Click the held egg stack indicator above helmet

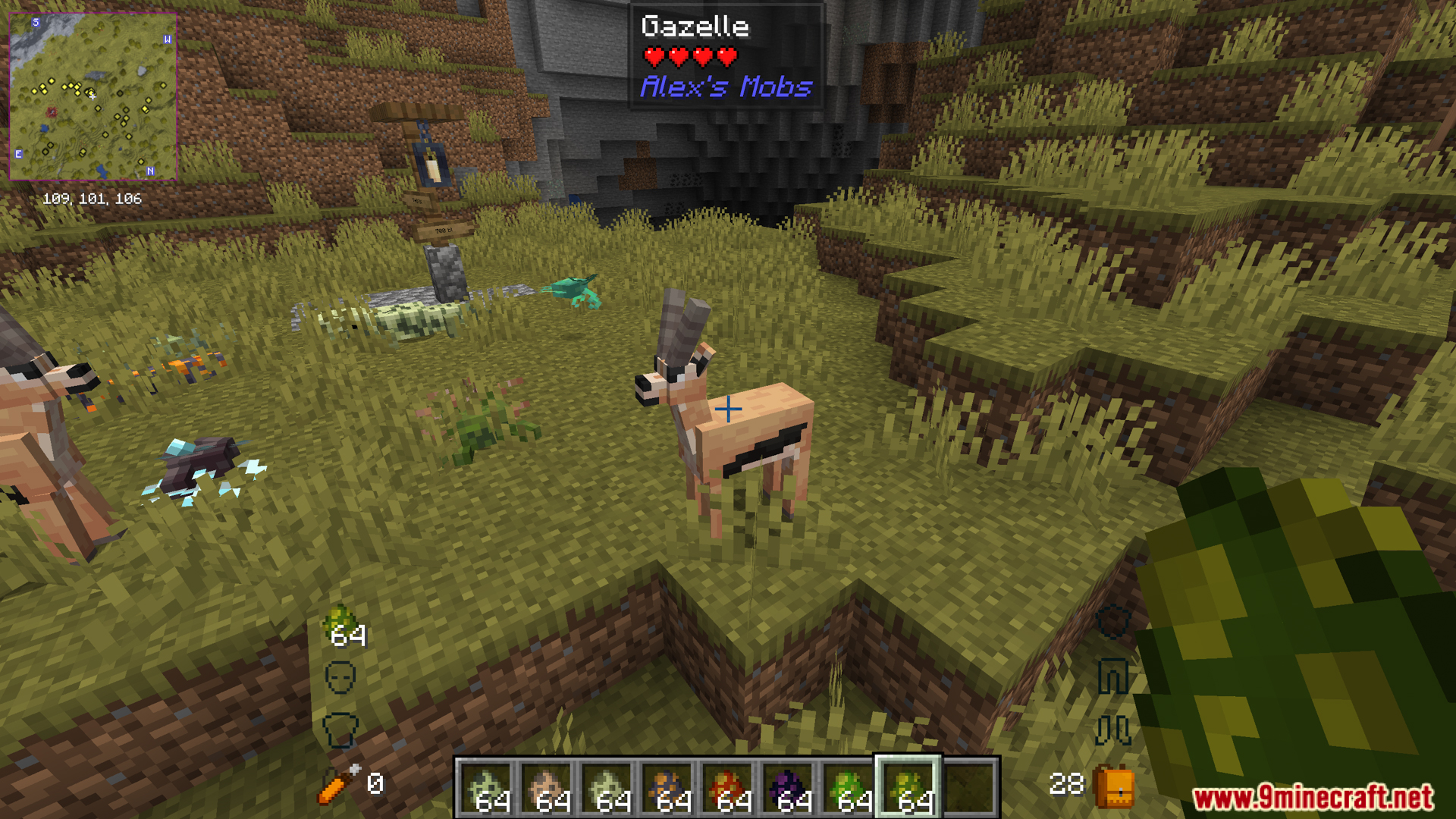345,627
